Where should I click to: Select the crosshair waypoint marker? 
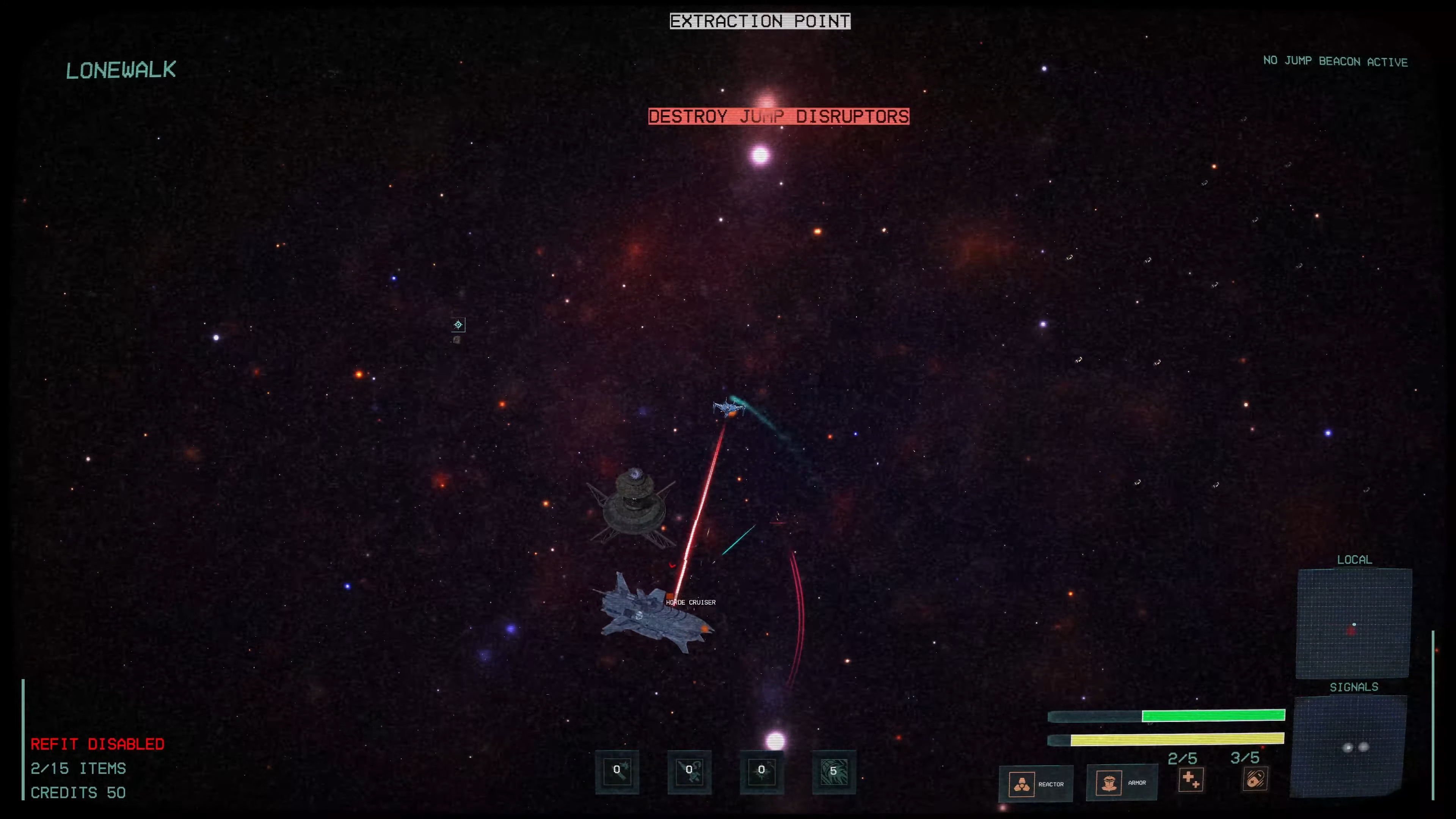click(458, 325)
